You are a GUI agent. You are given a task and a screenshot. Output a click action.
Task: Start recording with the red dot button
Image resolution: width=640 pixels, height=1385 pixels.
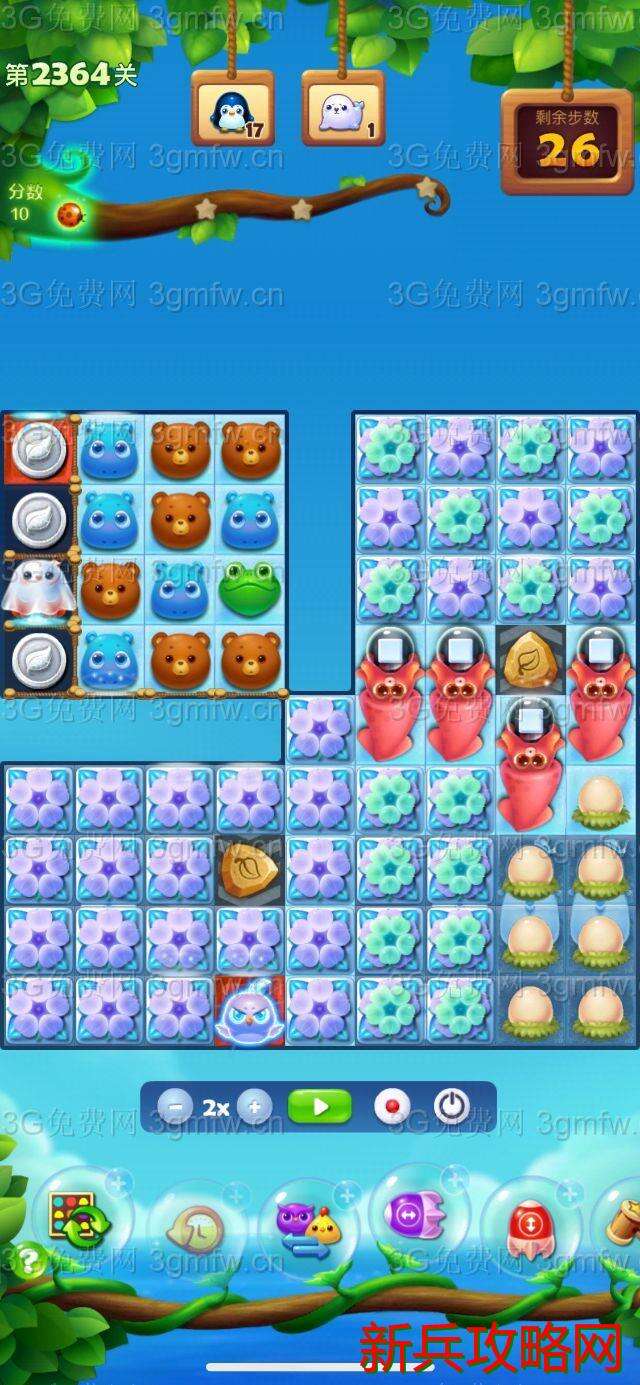click(x=392, y=1107)
